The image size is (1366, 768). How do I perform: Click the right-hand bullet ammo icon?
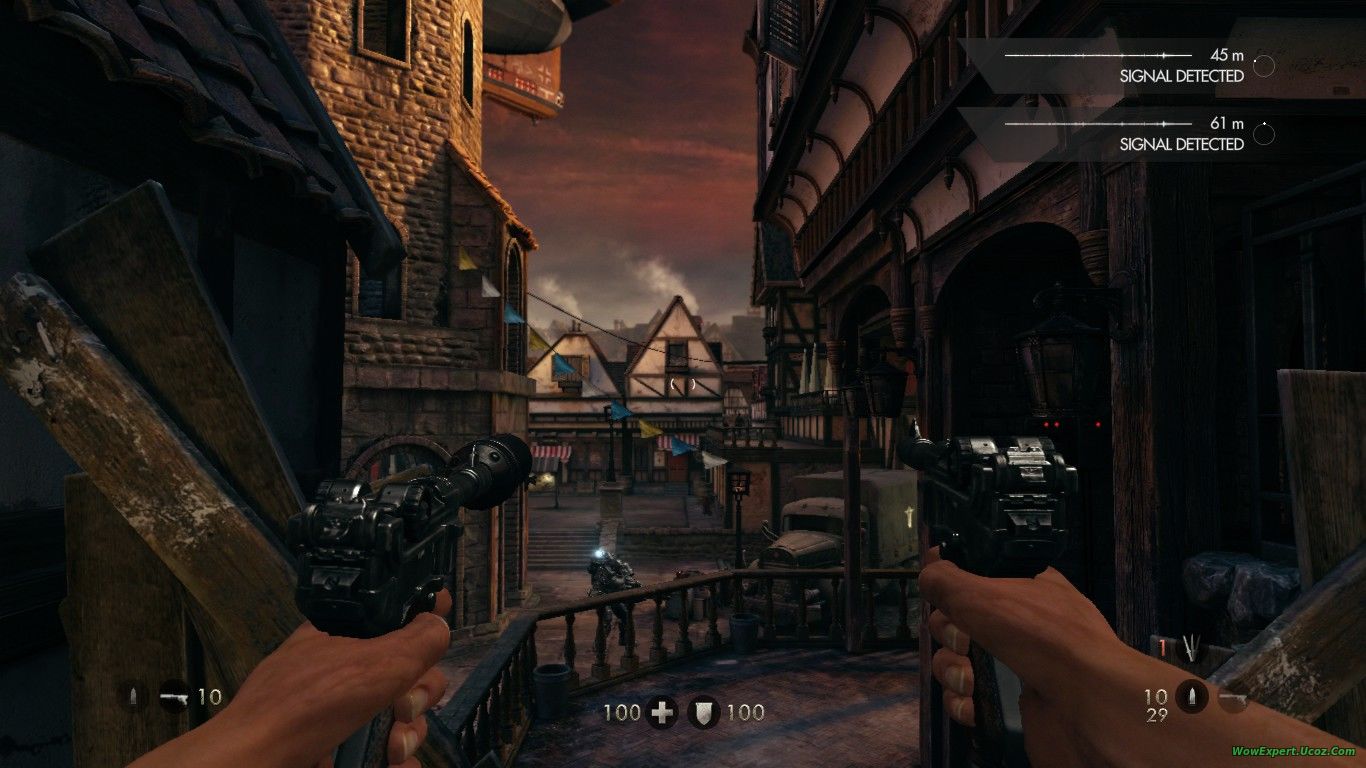click(1190, 696)
